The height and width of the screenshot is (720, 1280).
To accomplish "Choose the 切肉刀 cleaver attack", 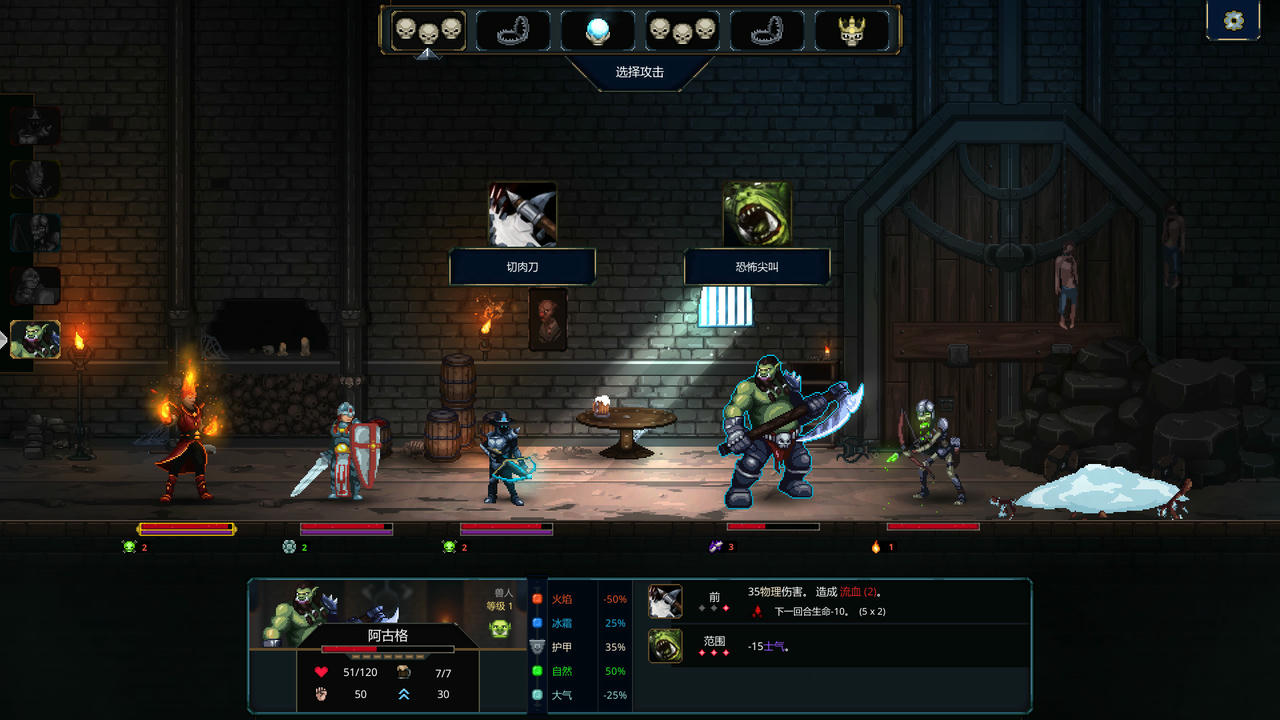I will (x=522, y=214).
